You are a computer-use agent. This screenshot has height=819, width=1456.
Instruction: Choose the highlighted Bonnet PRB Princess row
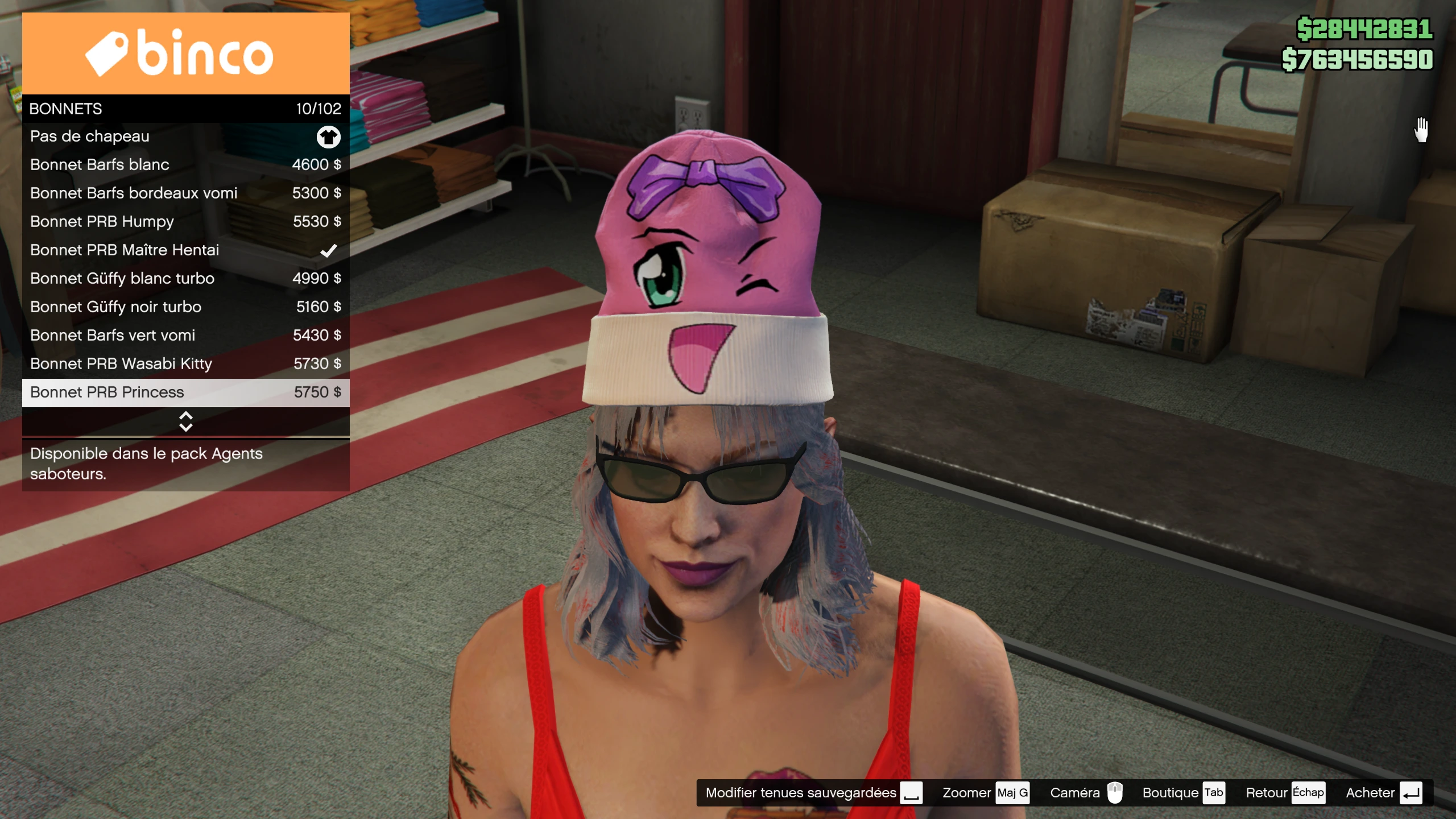pyautogui.click(x=185, y=392)
